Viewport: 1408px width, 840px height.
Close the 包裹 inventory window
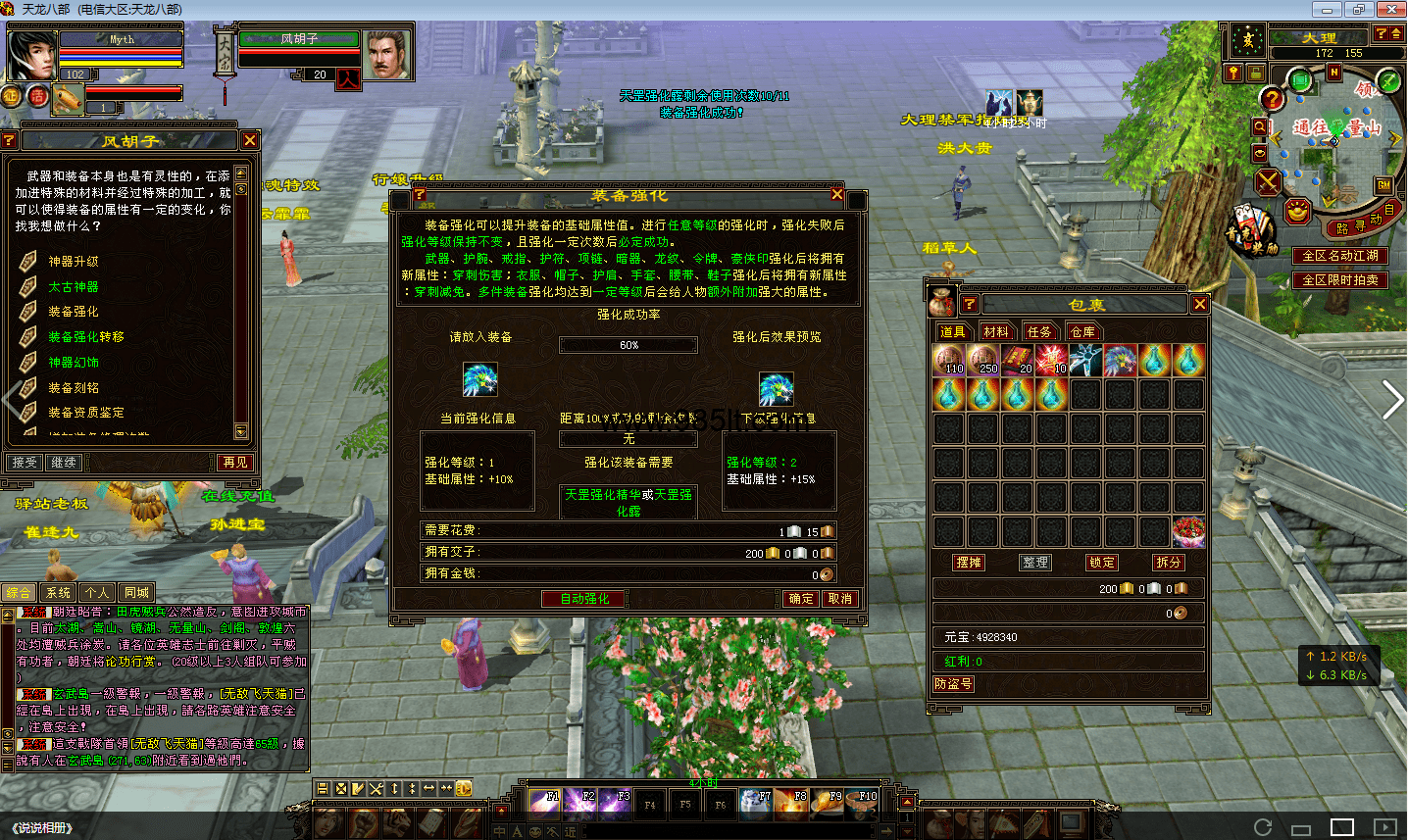point(1200,305)
